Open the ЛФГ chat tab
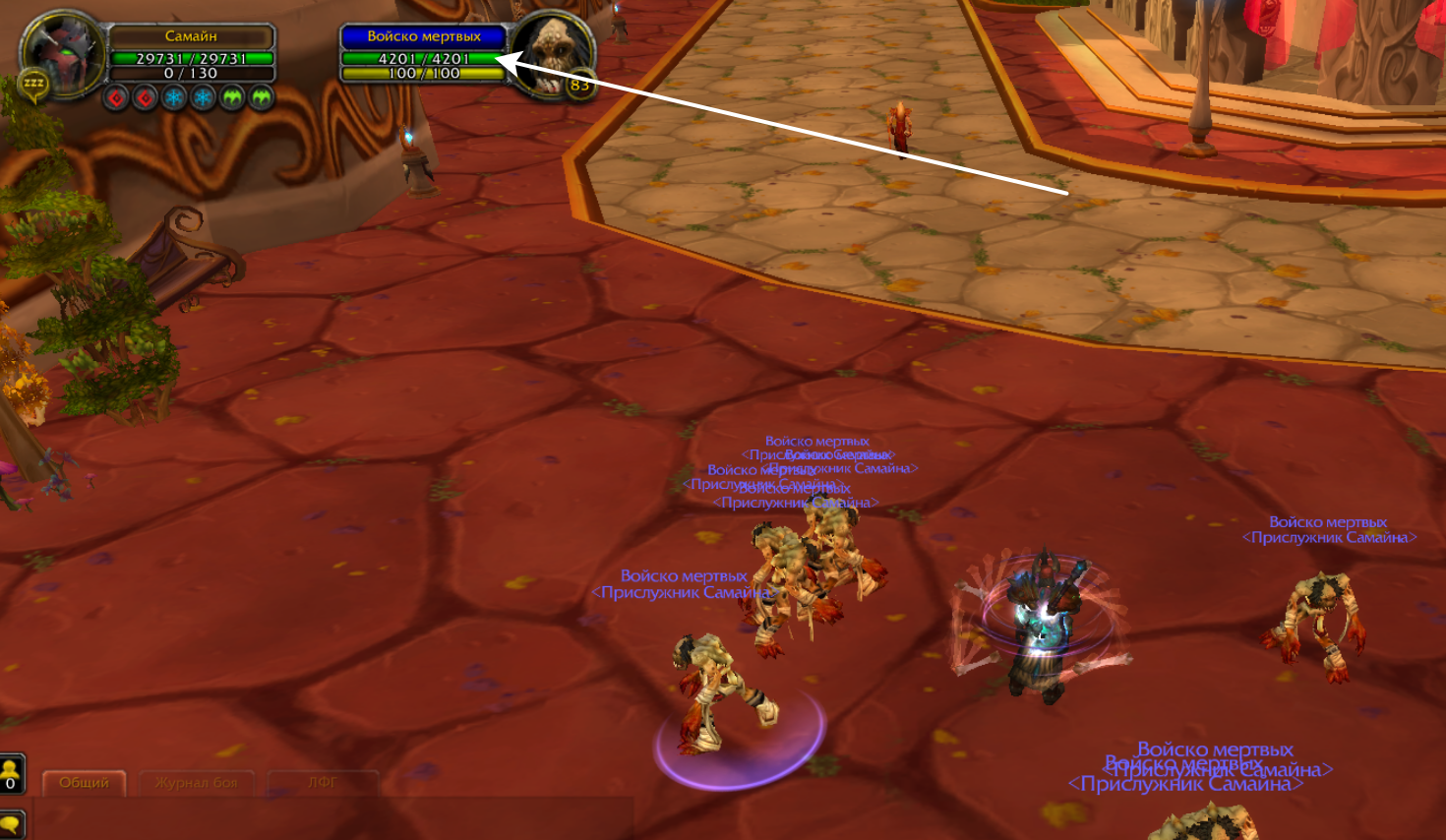Viewport: 1446px width, 840px height. (322, 780)
